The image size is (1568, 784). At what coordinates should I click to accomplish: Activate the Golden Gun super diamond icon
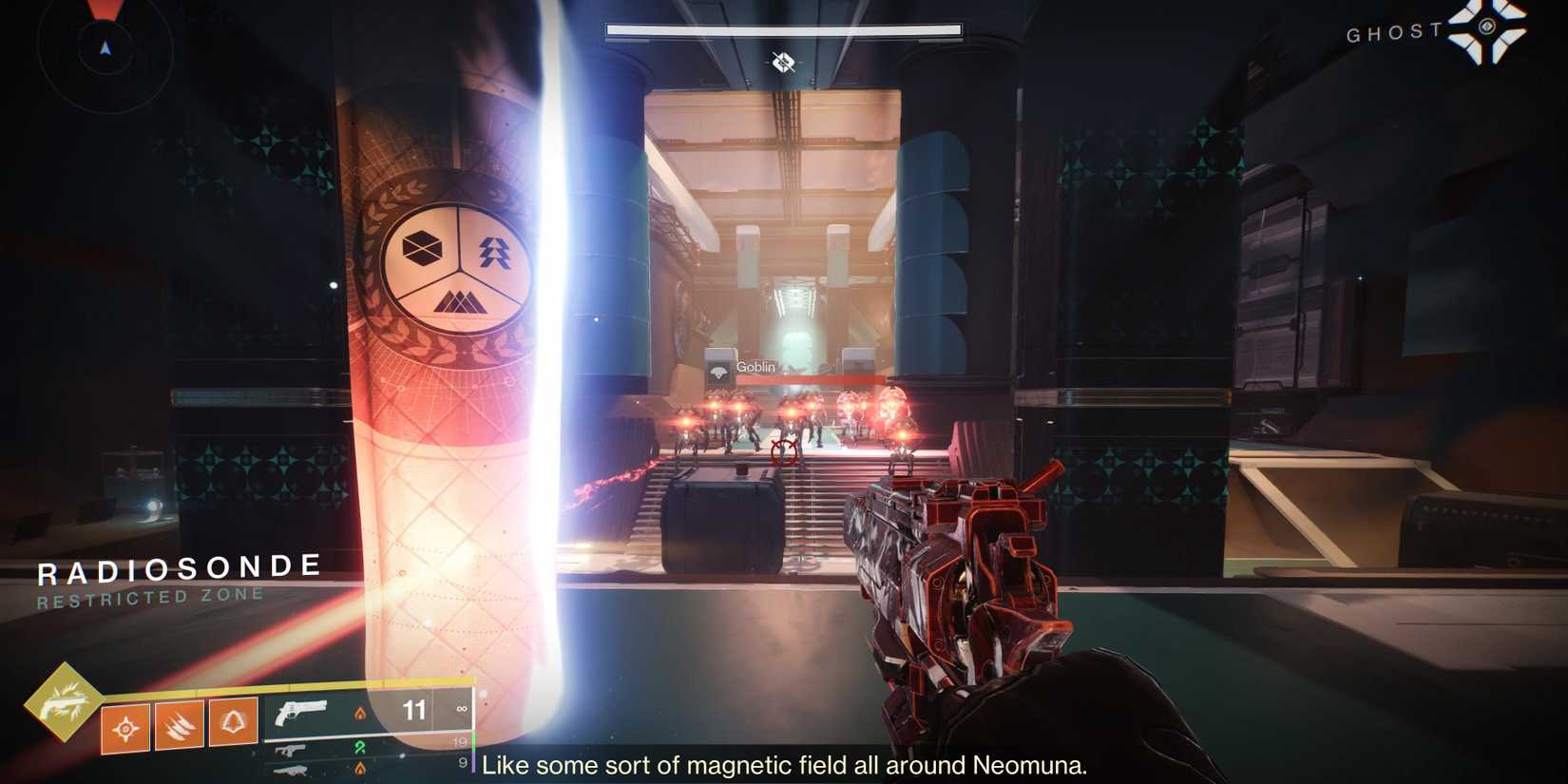(x=63, y=702)
